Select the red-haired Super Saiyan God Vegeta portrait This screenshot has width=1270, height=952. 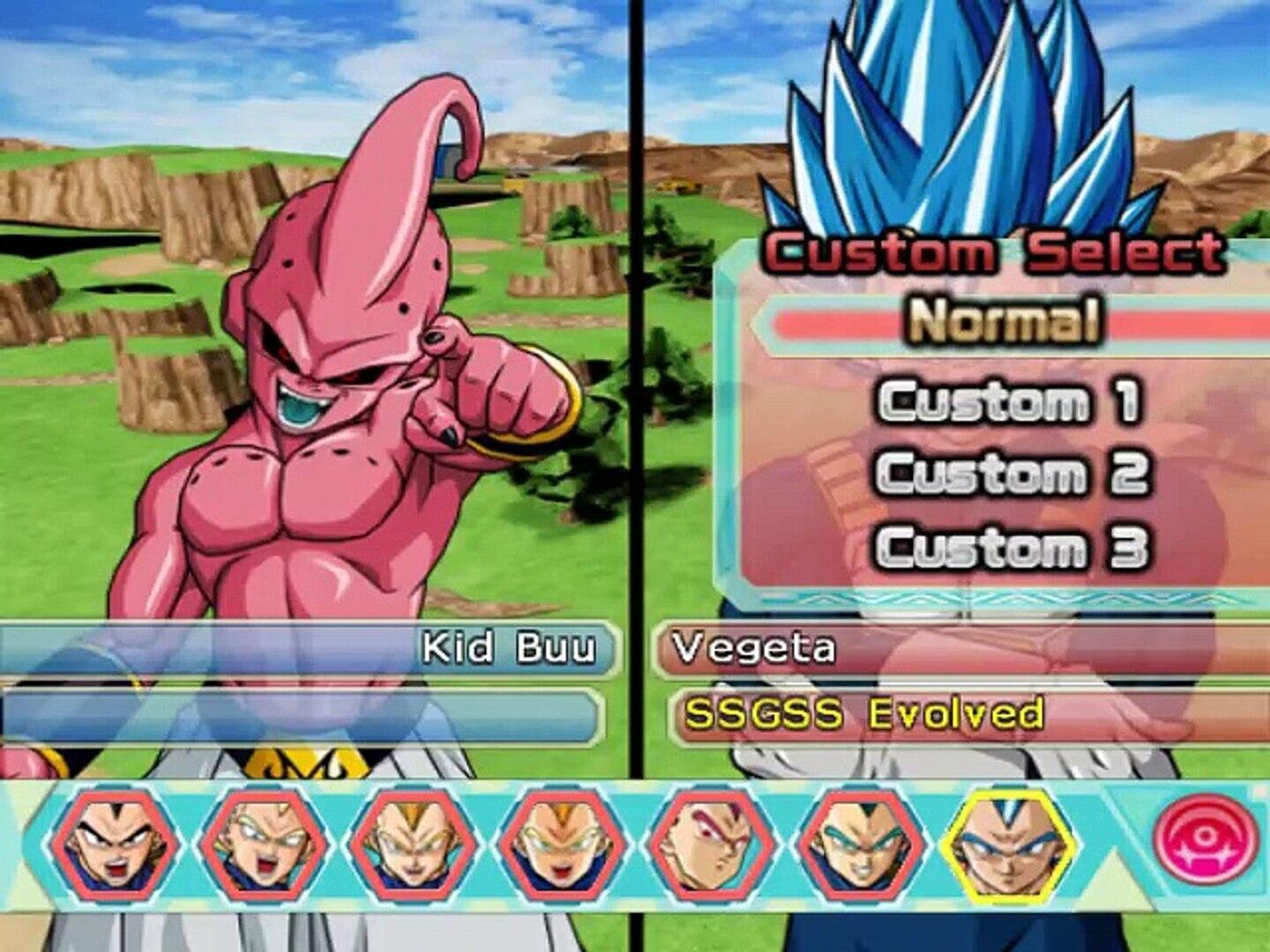click(713, 847)
